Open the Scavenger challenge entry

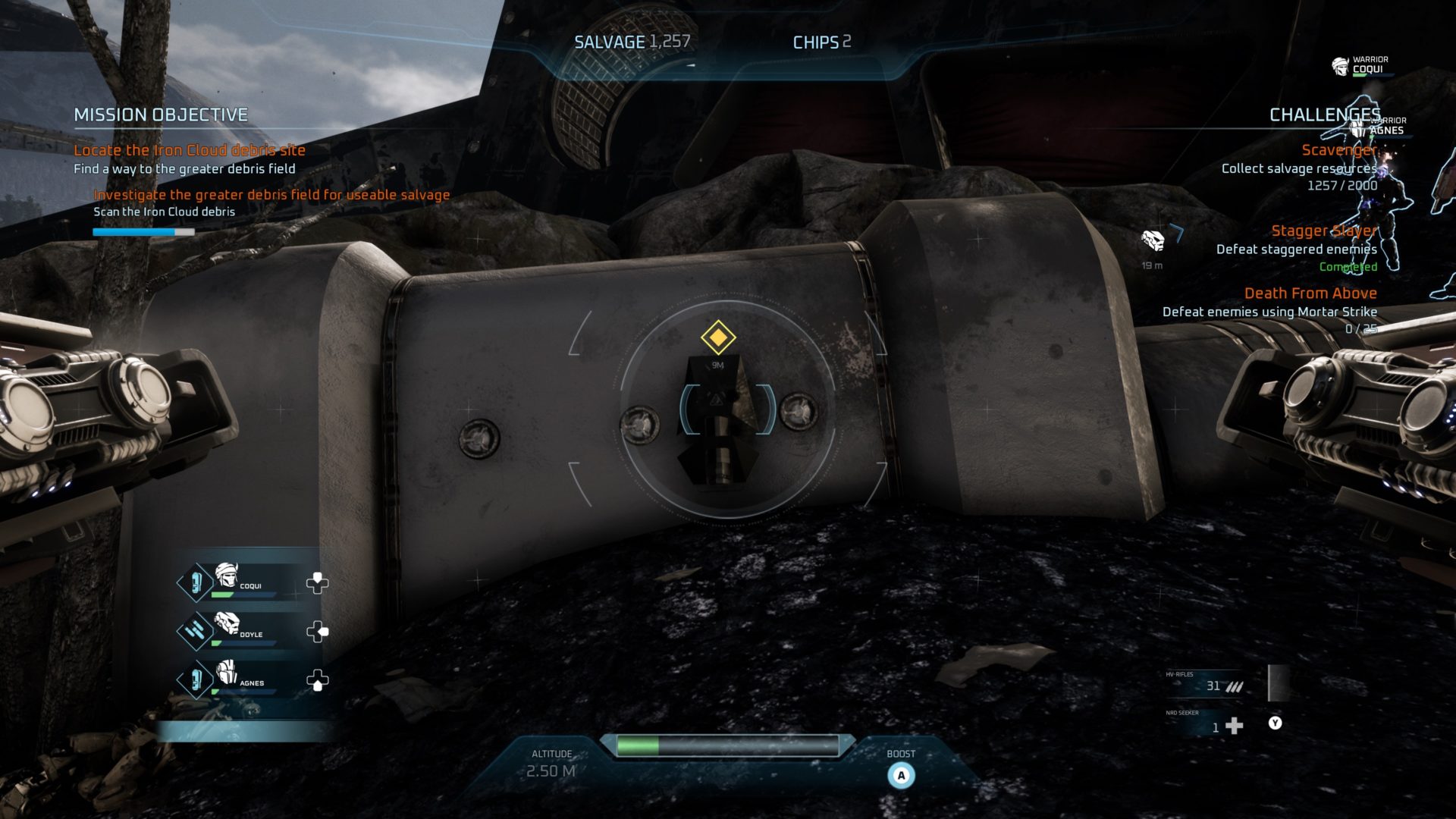click(x=1338, y=150)
